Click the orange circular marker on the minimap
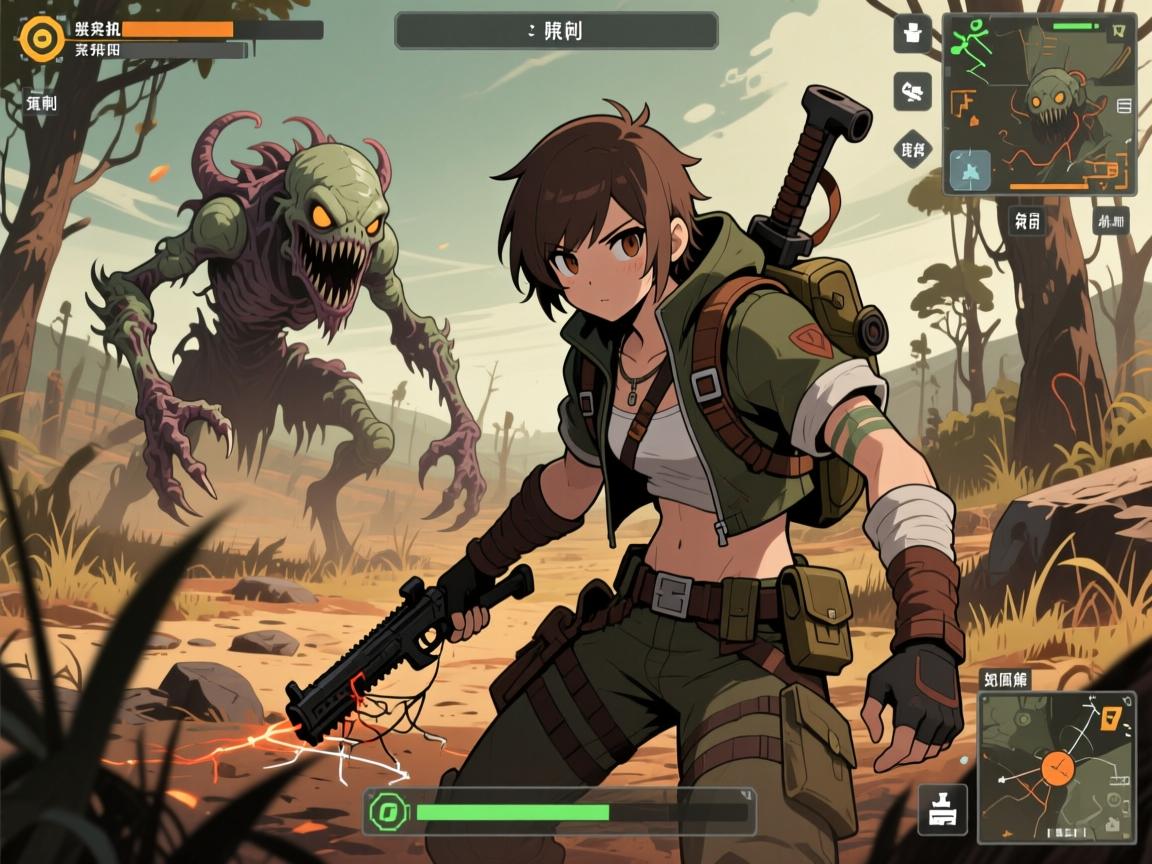The width and height of the screenshot is (1152, 864). tap(1056, 768)
